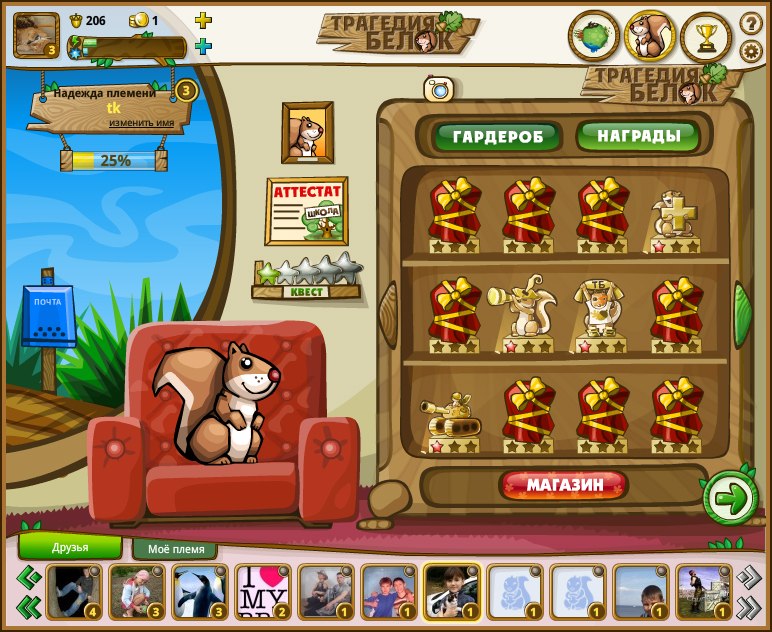
Task: Open the help question mark button
Action: tap(751, 22)
